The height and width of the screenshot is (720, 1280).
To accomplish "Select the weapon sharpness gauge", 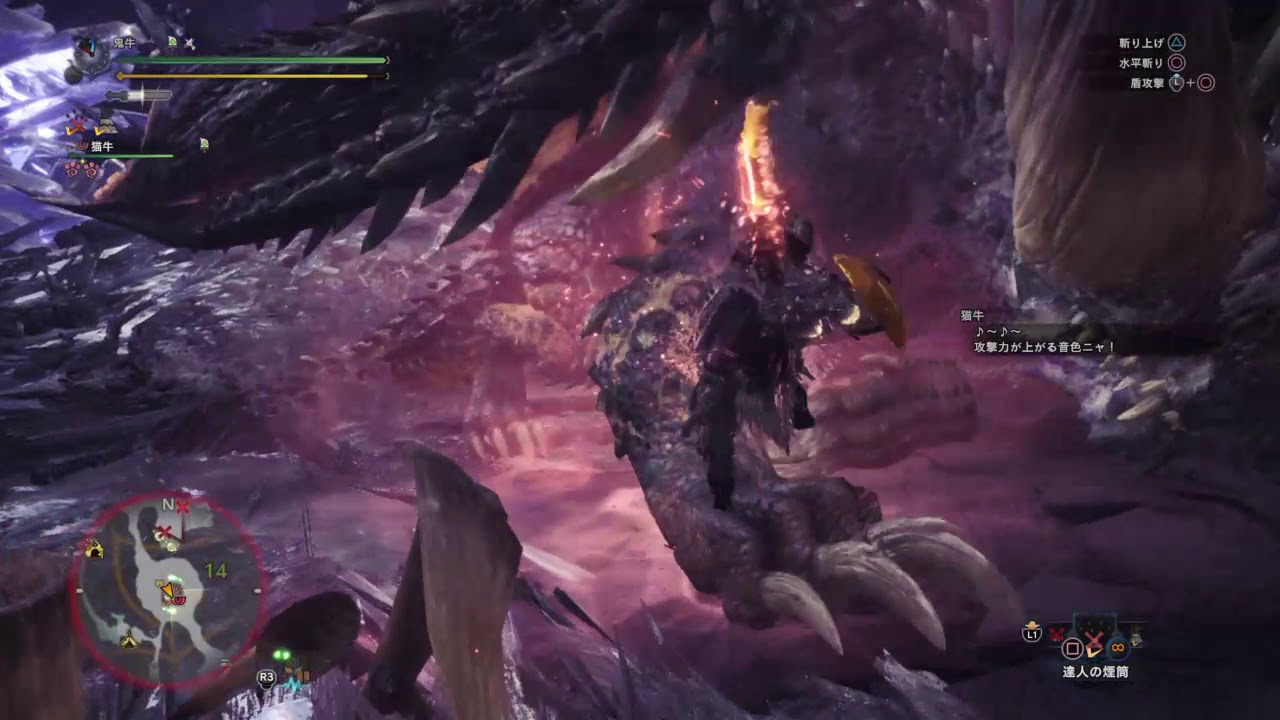I will point(138,95).
